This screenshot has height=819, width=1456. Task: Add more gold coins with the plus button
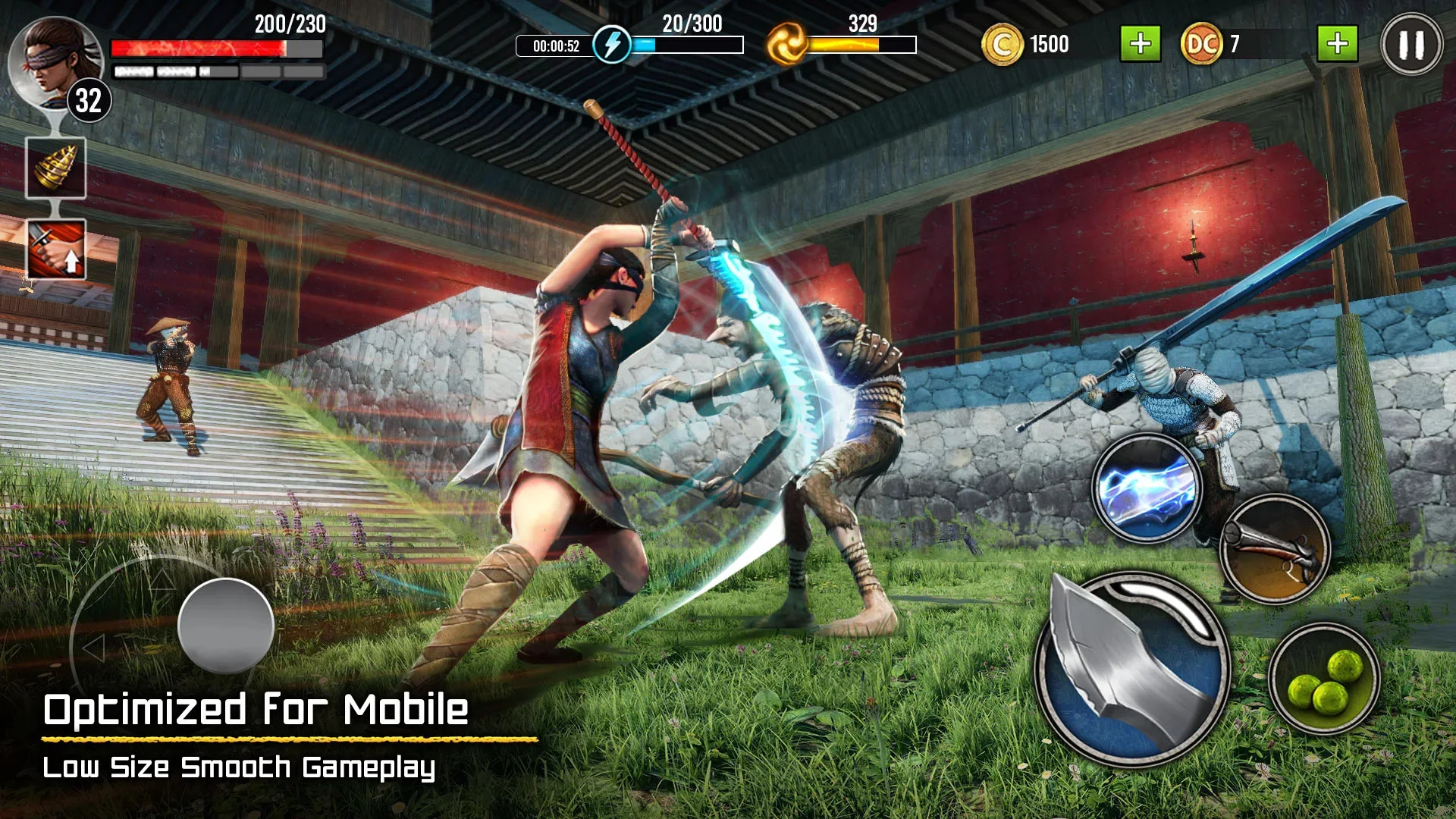pos(1140,44)
